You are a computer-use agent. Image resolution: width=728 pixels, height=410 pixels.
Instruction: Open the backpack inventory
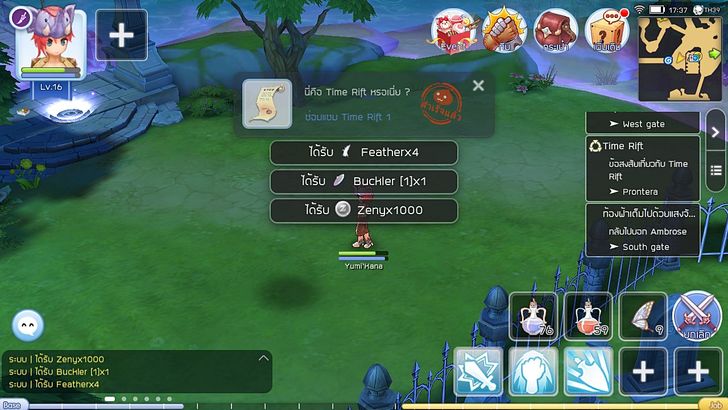click(556, 29)
